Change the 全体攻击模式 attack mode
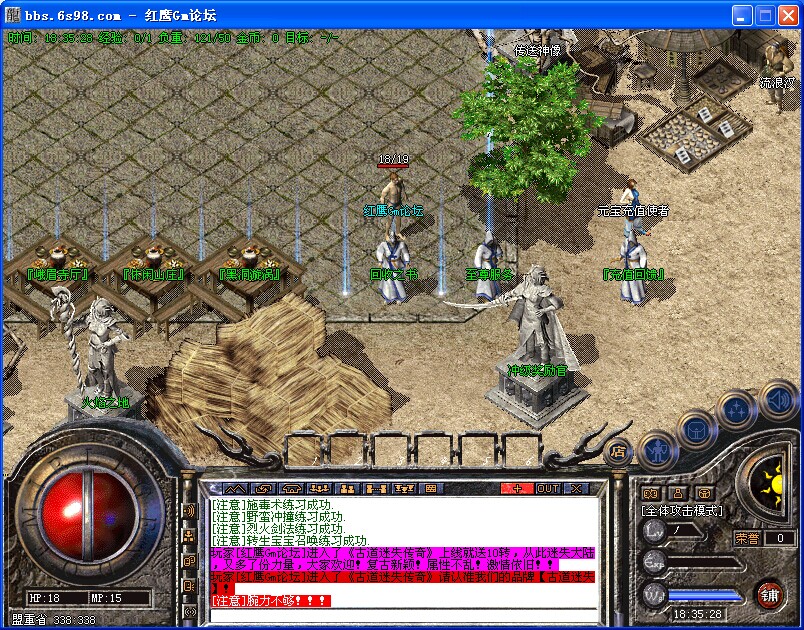Viewport: 804px width, 630px height. (681, 510)
